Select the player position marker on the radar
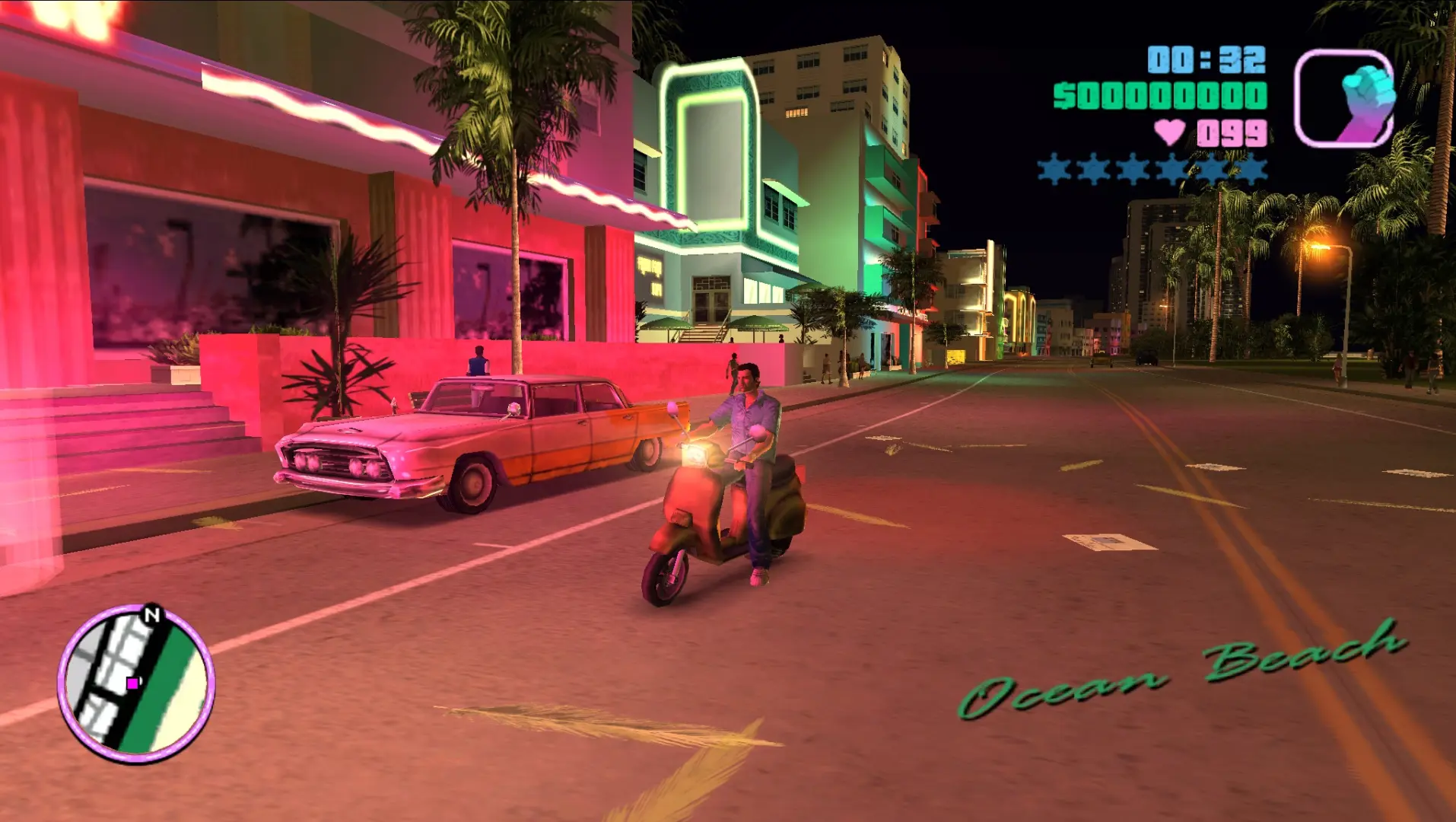This screenshot has width=1456, height=822. pos(134,683)
